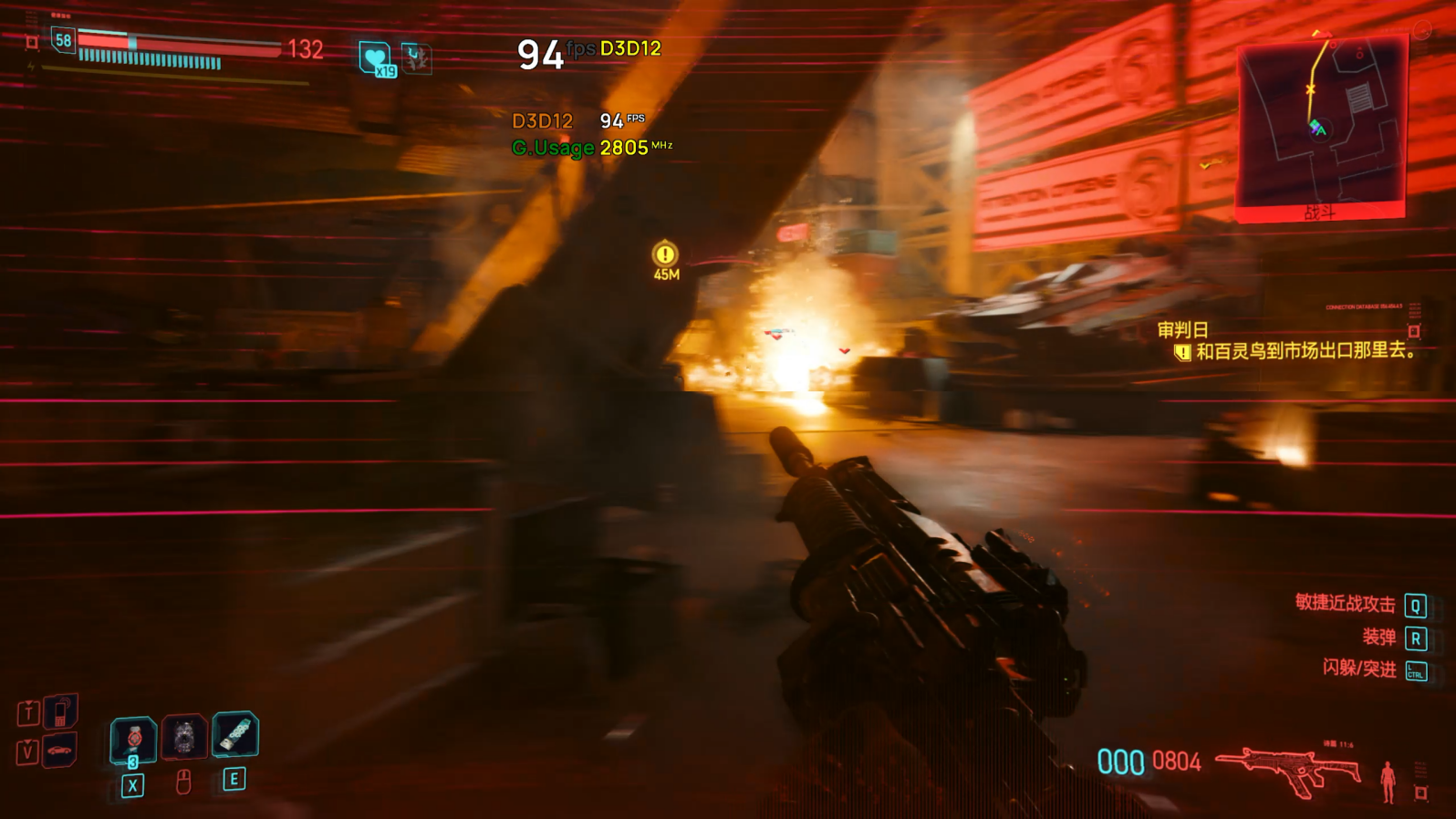Use the healing inhaler quick slot

(235, 734)
